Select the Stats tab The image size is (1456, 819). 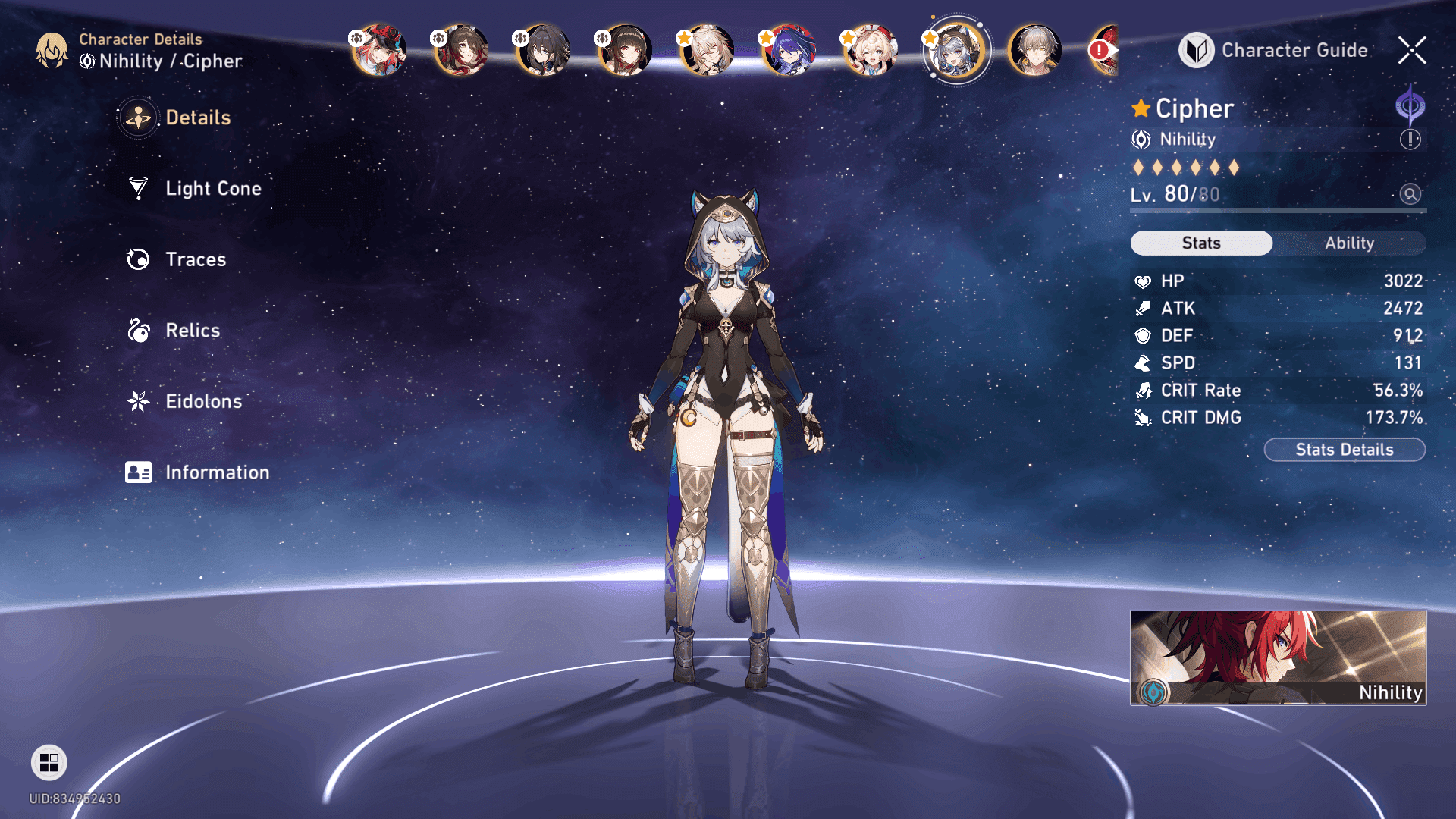1201,243
